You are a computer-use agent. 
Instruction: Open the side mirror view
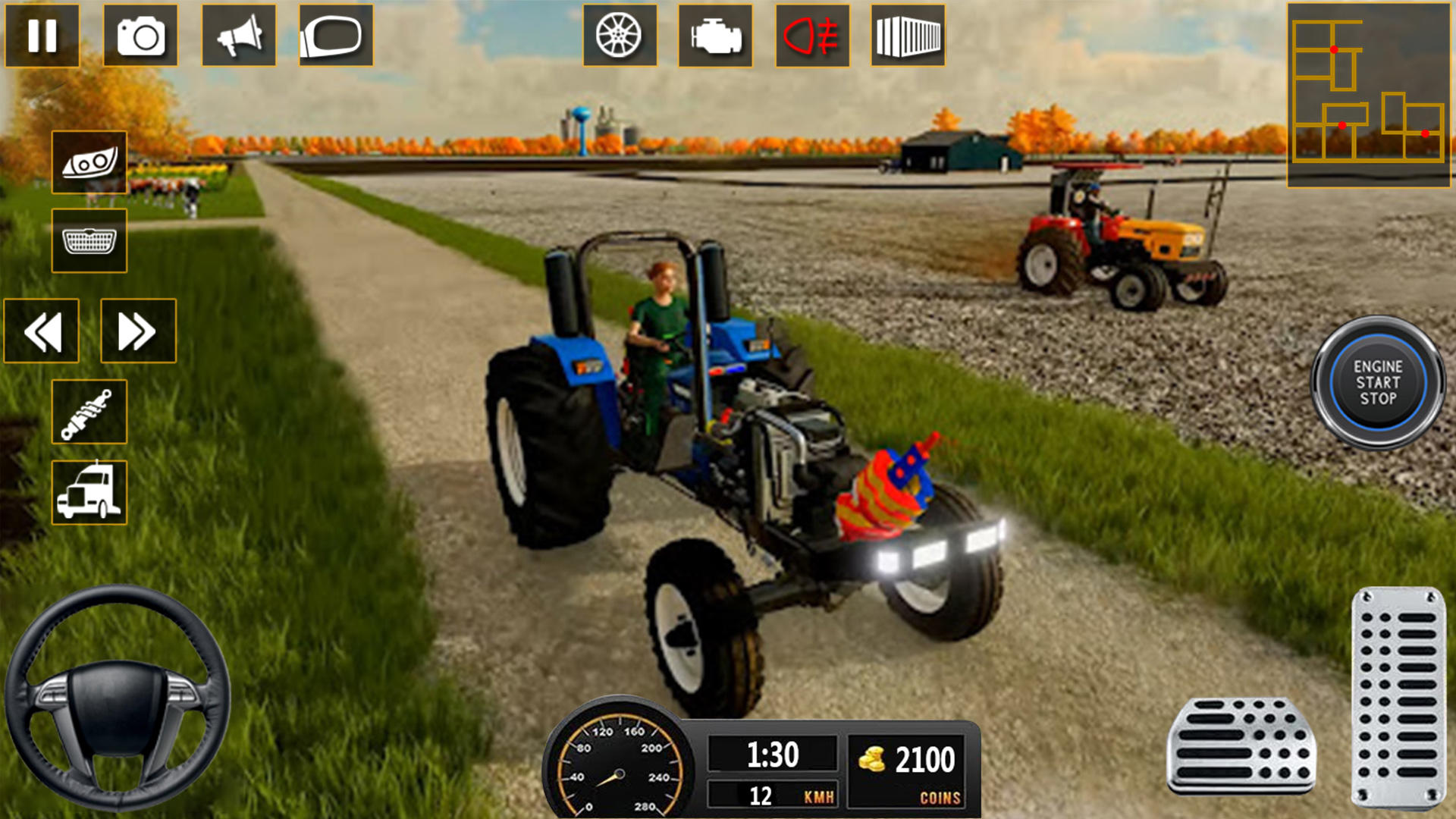(336, 36)
